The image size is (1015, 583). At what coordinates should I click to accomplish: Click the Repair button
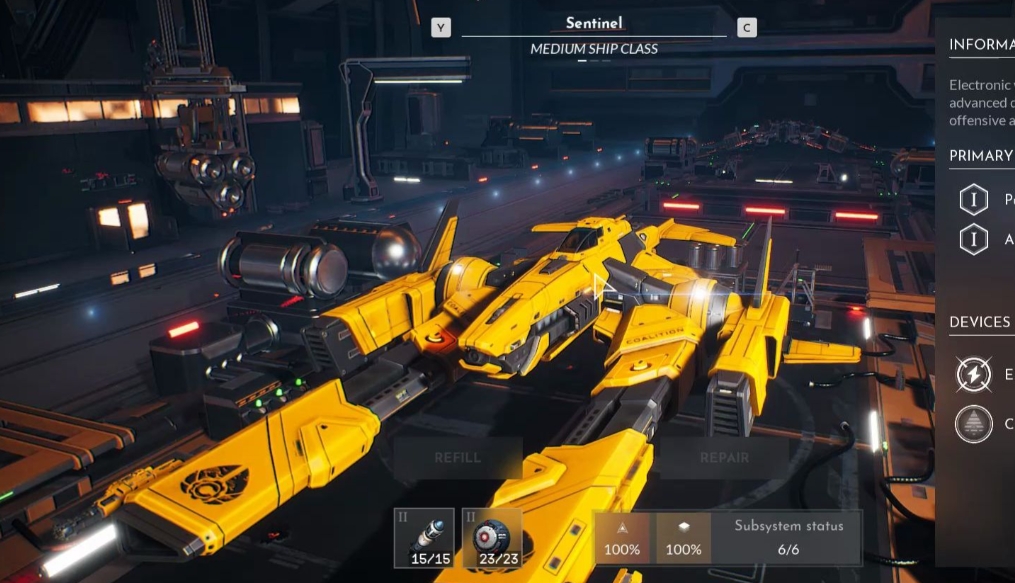tap(724, 458)
